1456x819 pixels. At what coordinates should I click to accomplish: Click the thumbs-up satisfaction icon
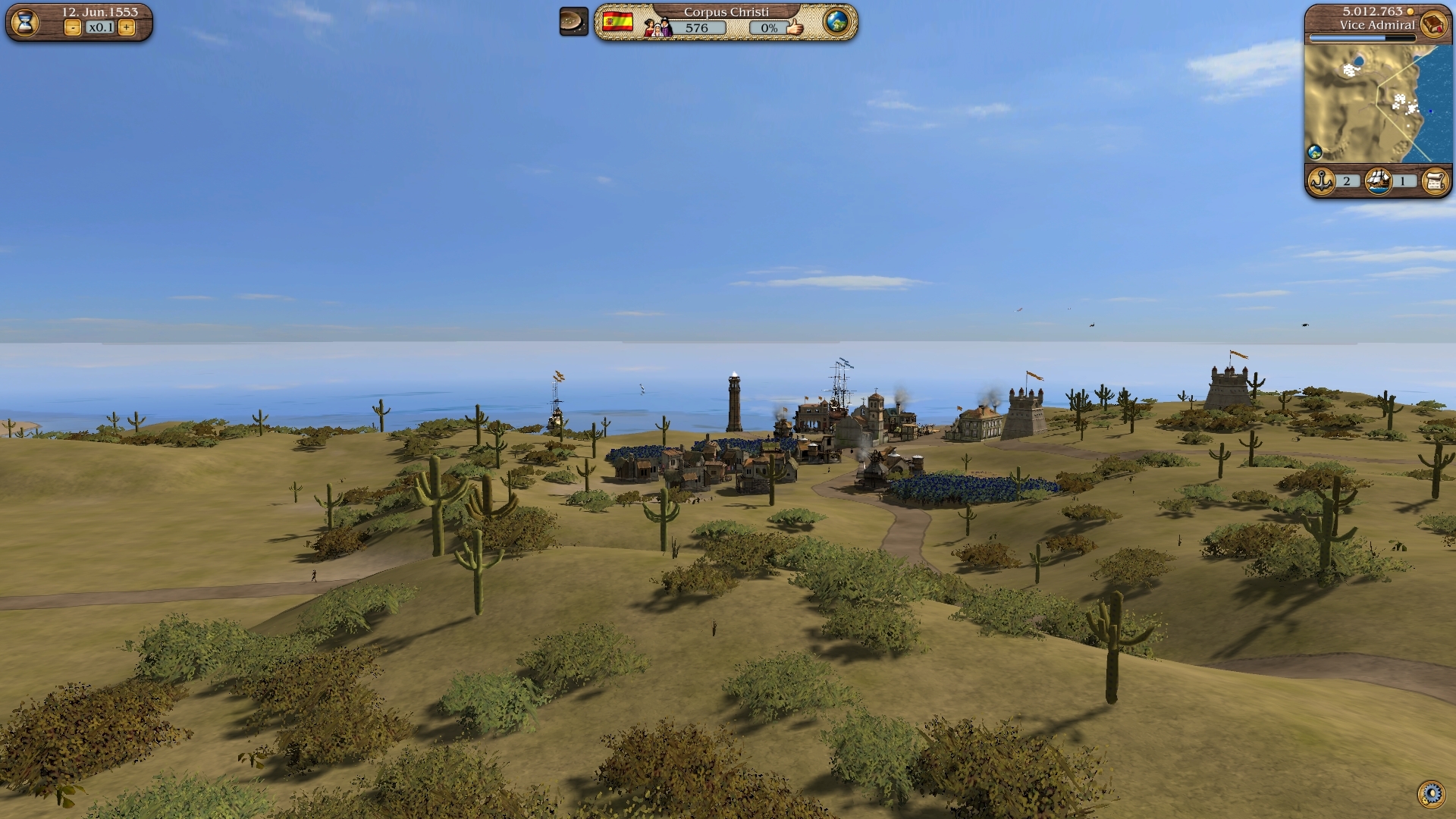[794, 27]
